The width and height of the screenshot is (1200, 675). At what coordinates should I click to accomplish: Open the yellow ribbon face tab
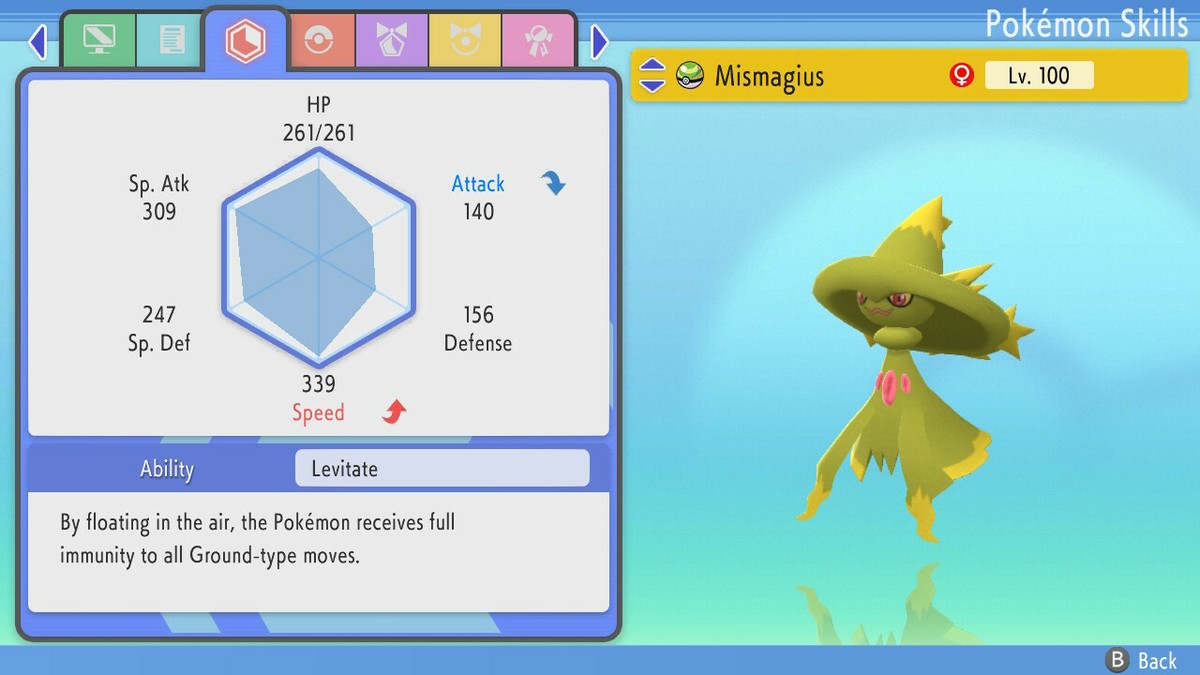(465, 41)
